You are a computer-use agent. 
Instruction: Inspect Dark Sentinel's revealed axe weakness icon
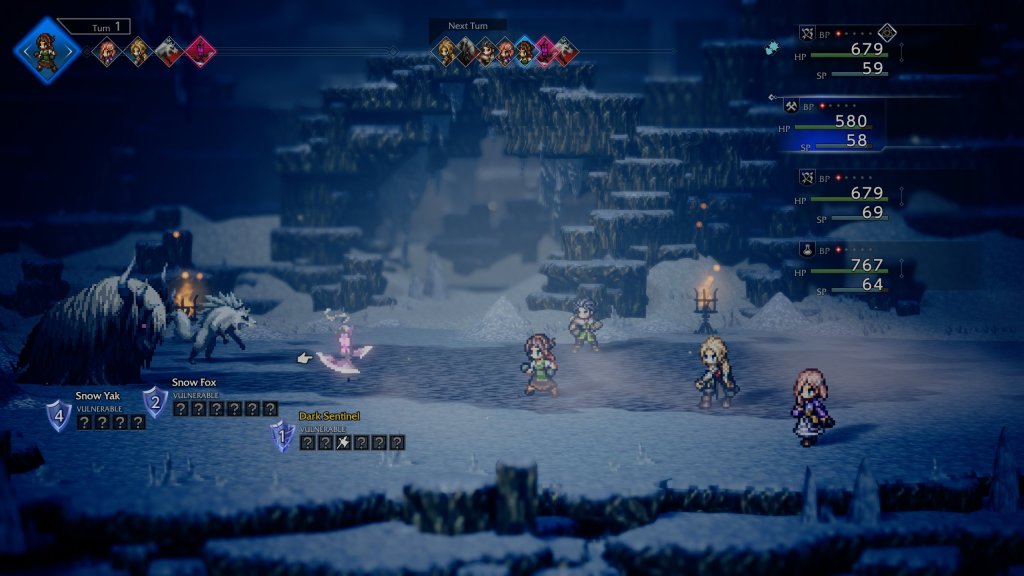click(x=343, y=442)
